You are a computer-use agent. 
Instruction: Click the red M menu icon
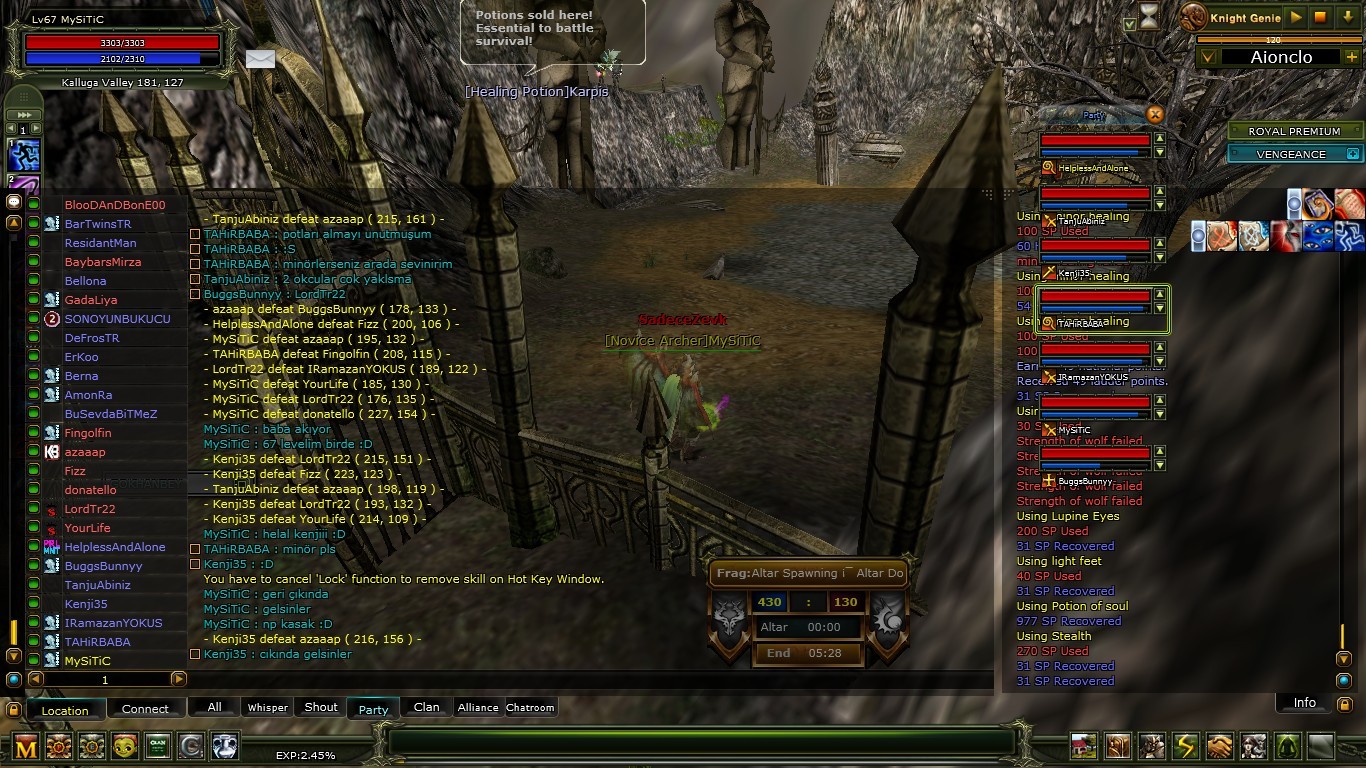[26, 745]
